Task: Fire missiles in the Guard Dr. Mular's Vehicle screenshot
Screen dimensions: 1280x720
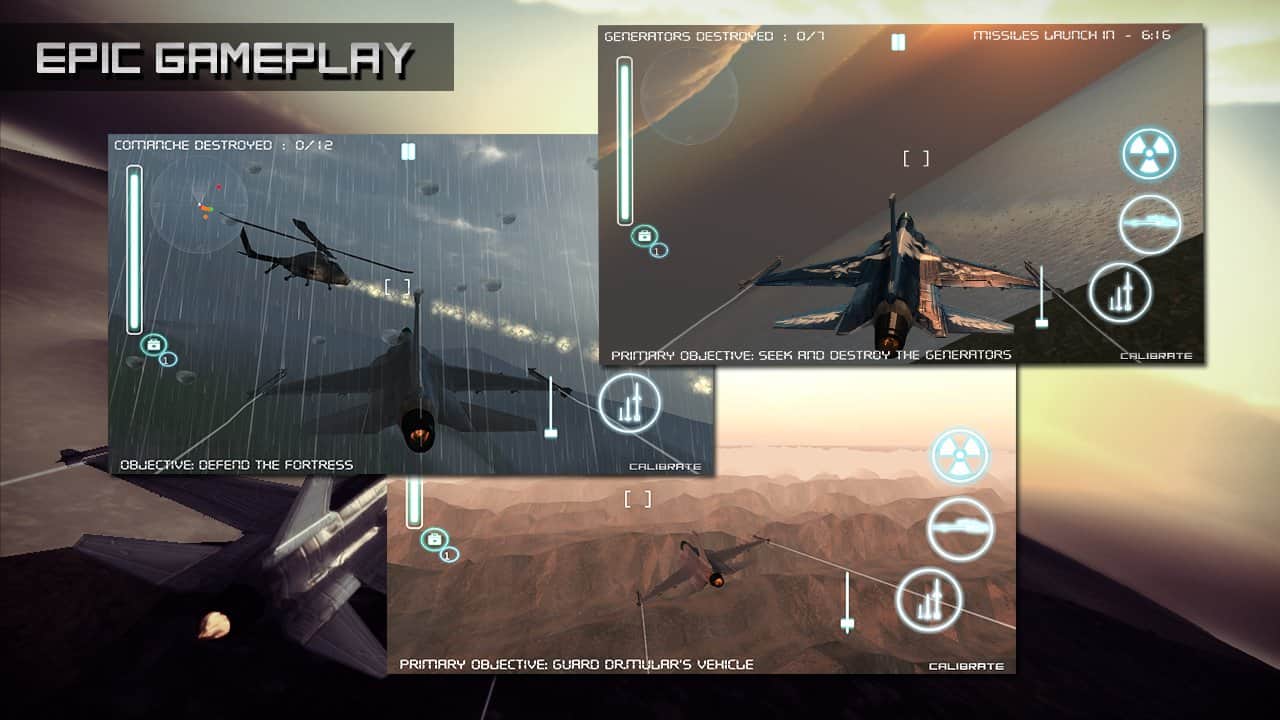Action: 929,600
